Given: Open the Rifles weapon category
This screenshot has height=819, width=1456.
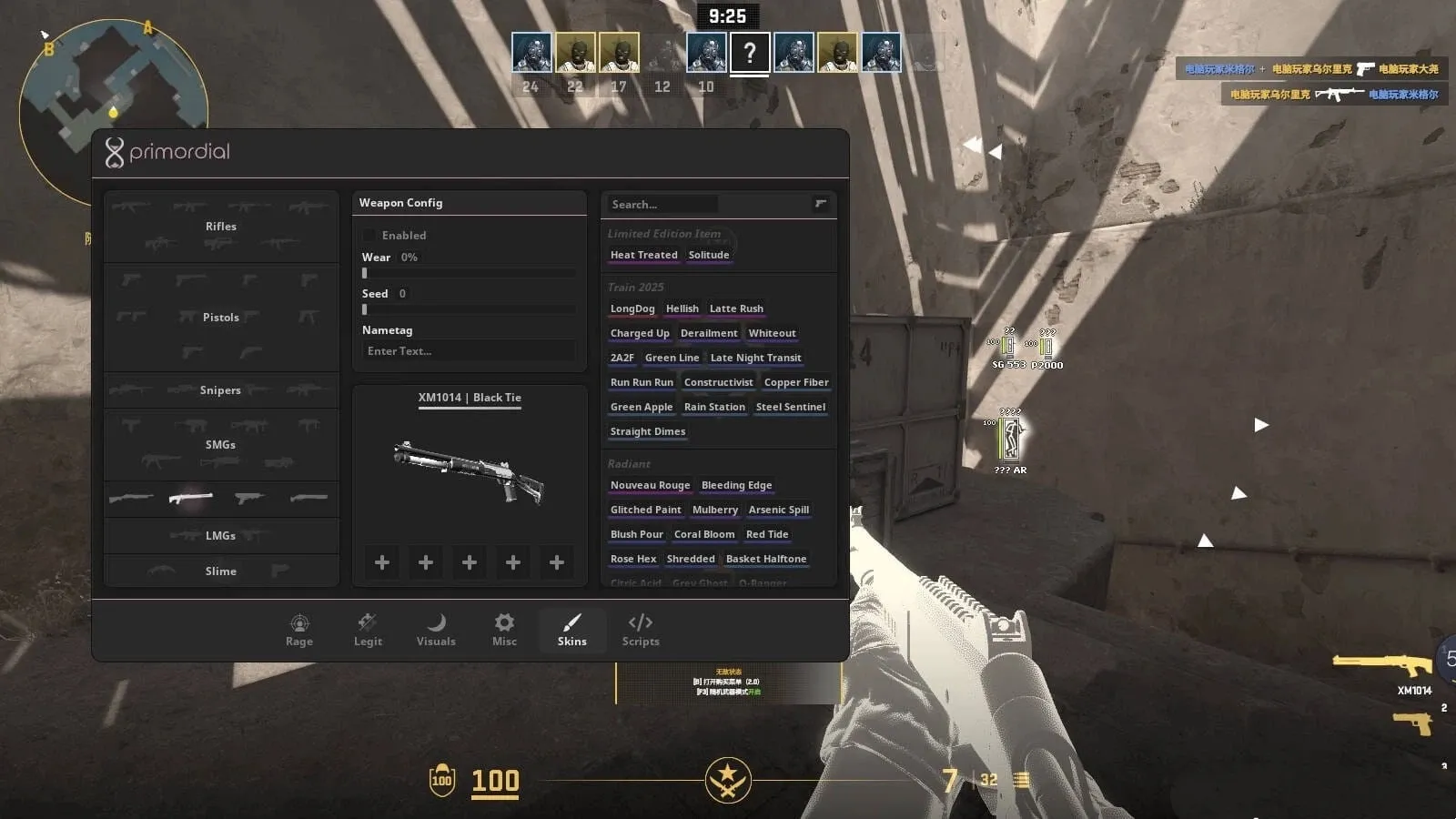Looking at the screenshot, I should coord(221,227).
